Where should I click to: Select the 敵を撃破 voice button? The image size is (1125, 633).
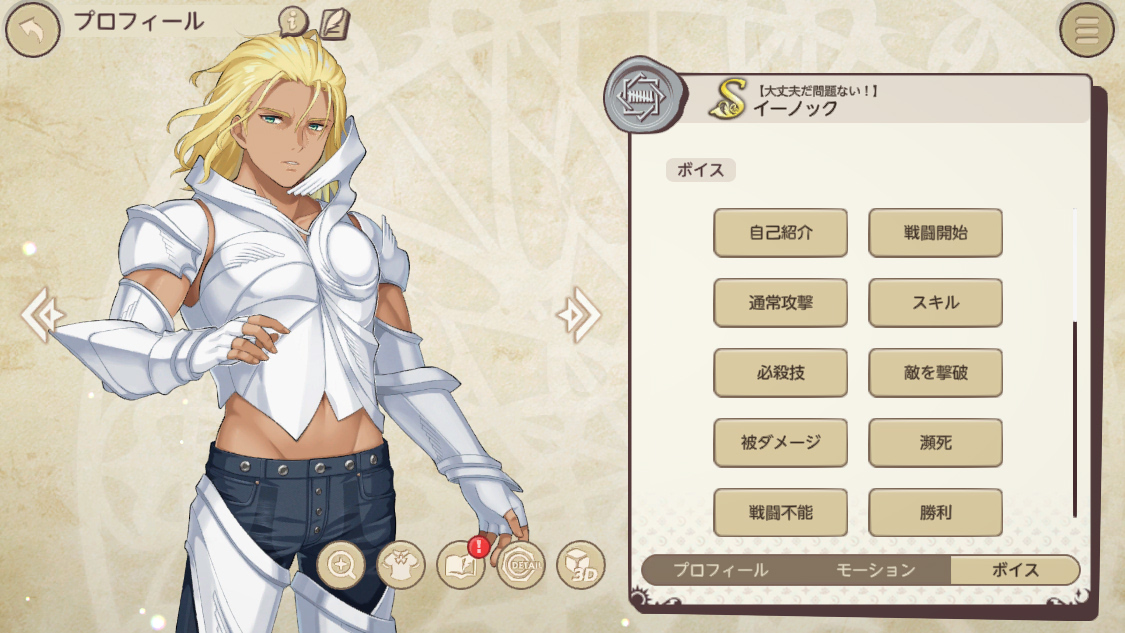tap(935, 373)
